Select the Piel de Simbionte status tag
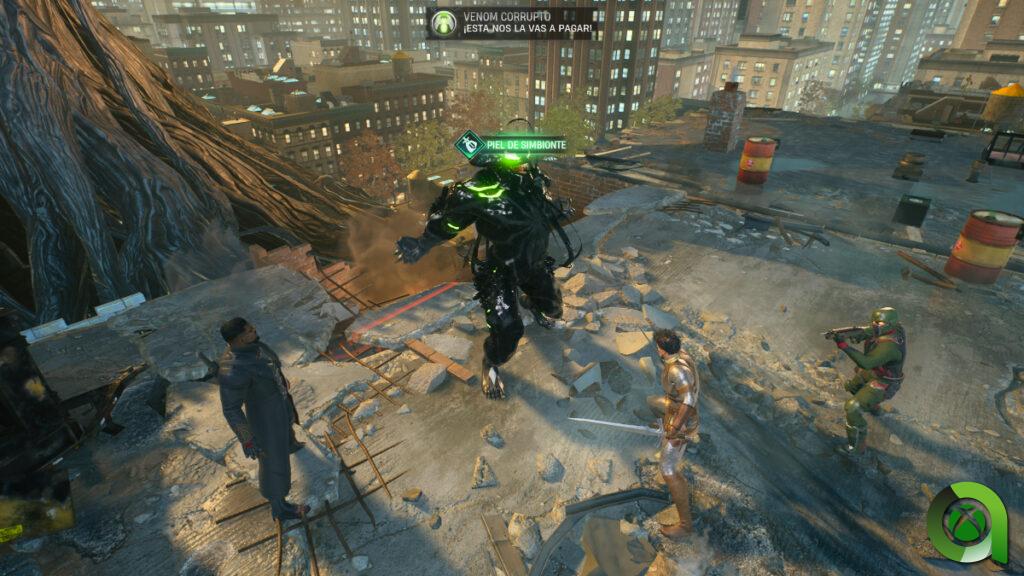Screen dimensions: 1024x576 click(511, 145)
